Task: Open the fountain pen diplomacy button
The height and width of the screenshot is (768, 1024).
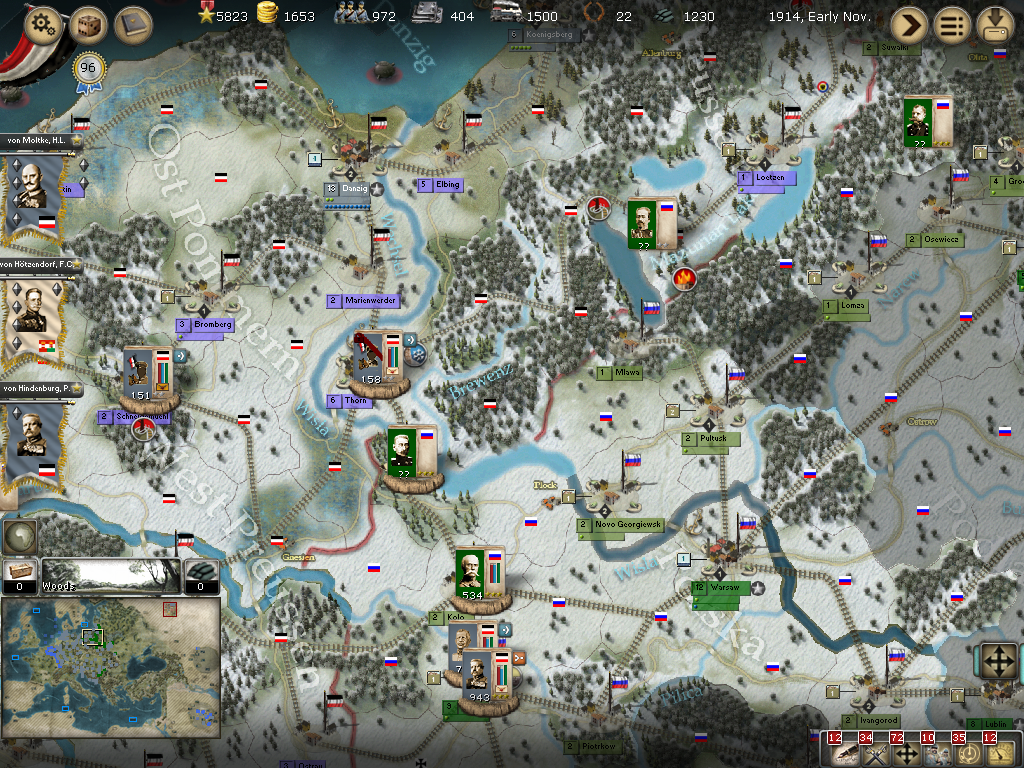Action: coord(843,753)
